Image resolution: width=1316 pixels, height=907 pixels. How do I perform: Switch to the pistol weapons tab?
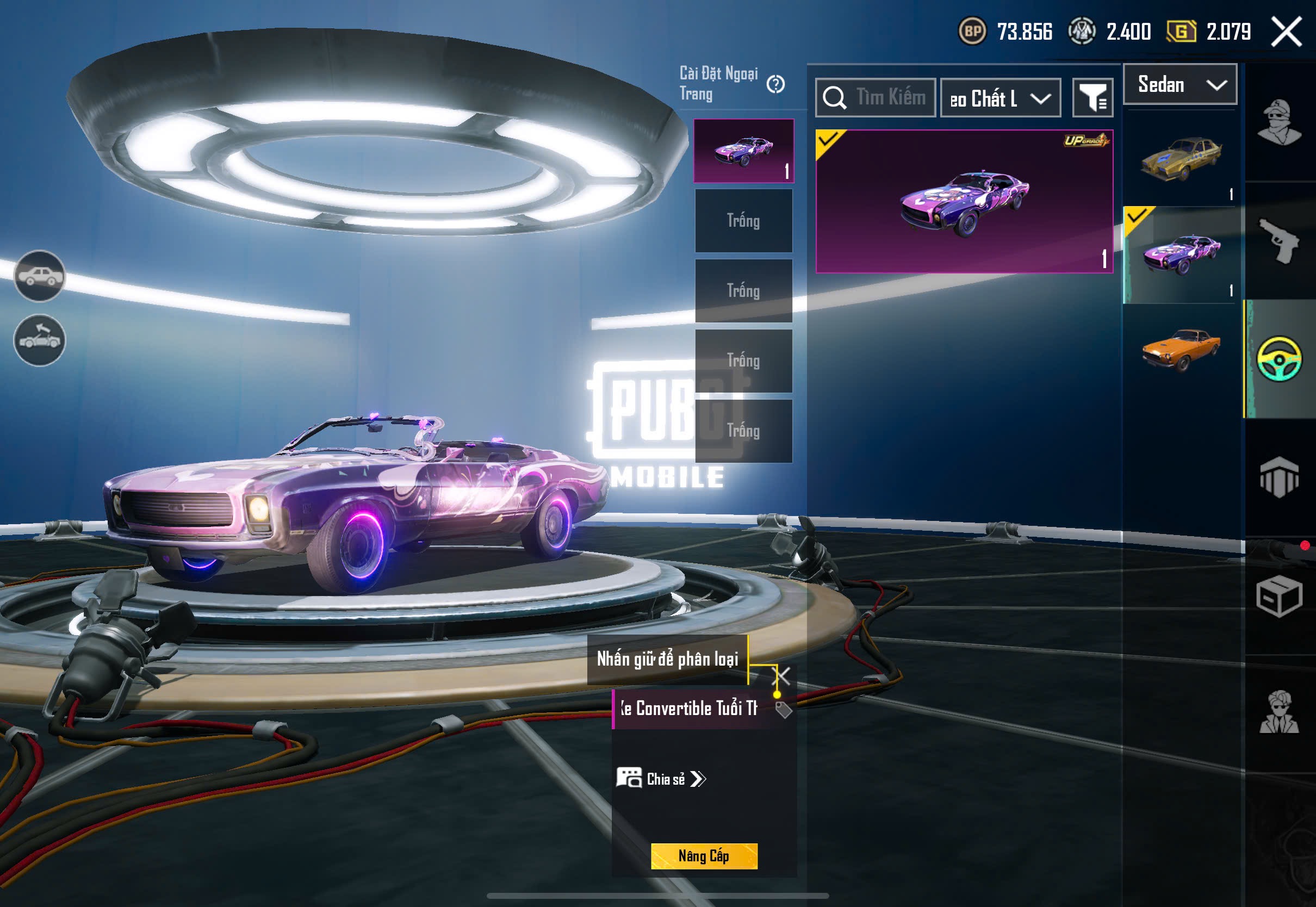pos(1279,240)
